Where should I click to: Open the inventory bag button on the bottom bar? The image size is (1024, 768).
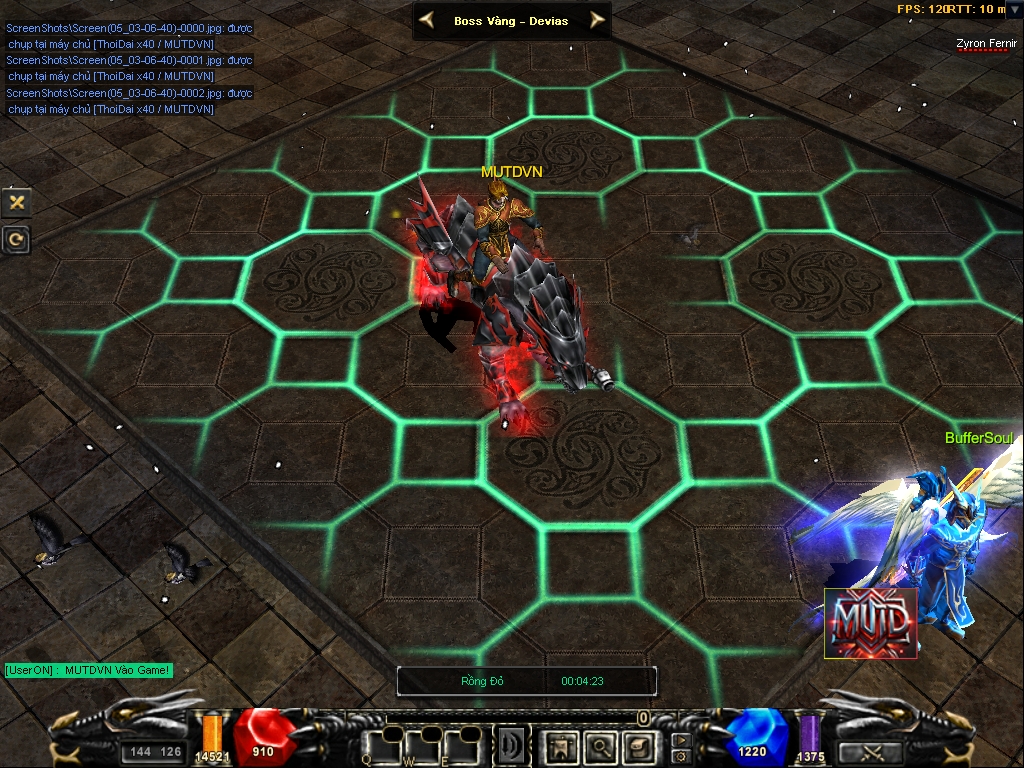[x=637, y=744]
